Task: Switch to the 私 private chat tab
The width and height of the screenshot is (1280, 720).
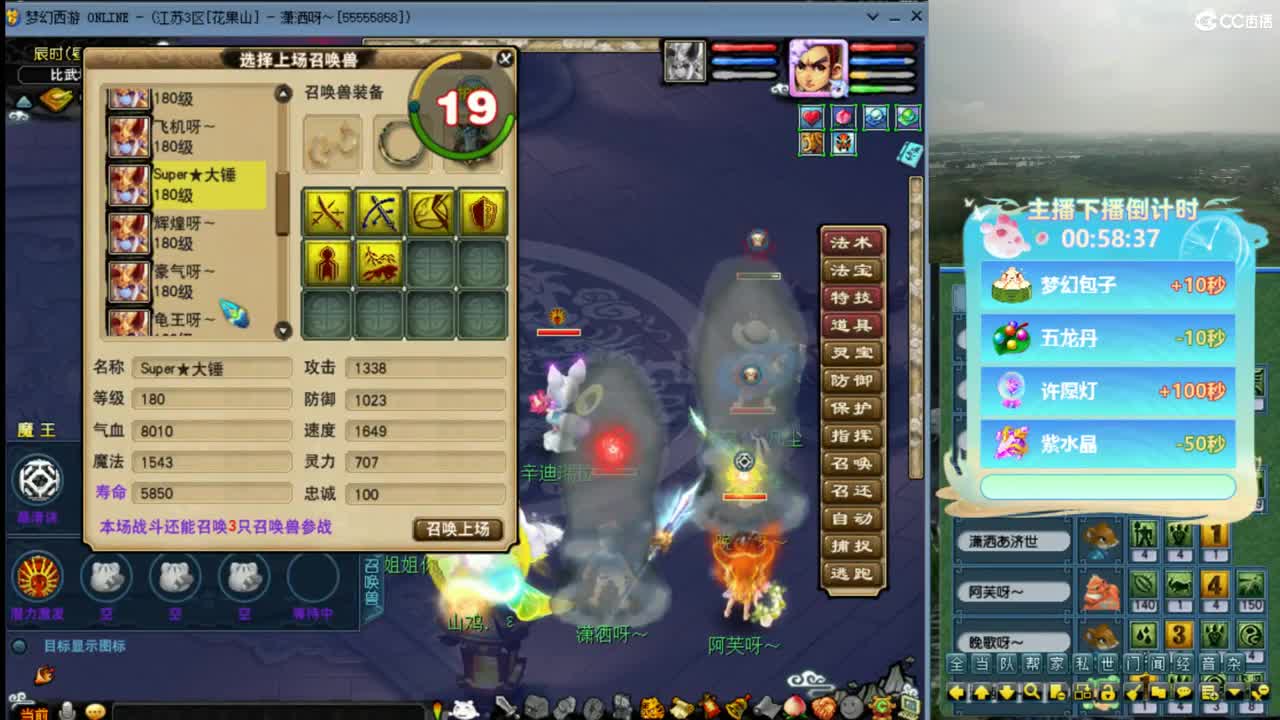Action: click(x=1082, y=663)
